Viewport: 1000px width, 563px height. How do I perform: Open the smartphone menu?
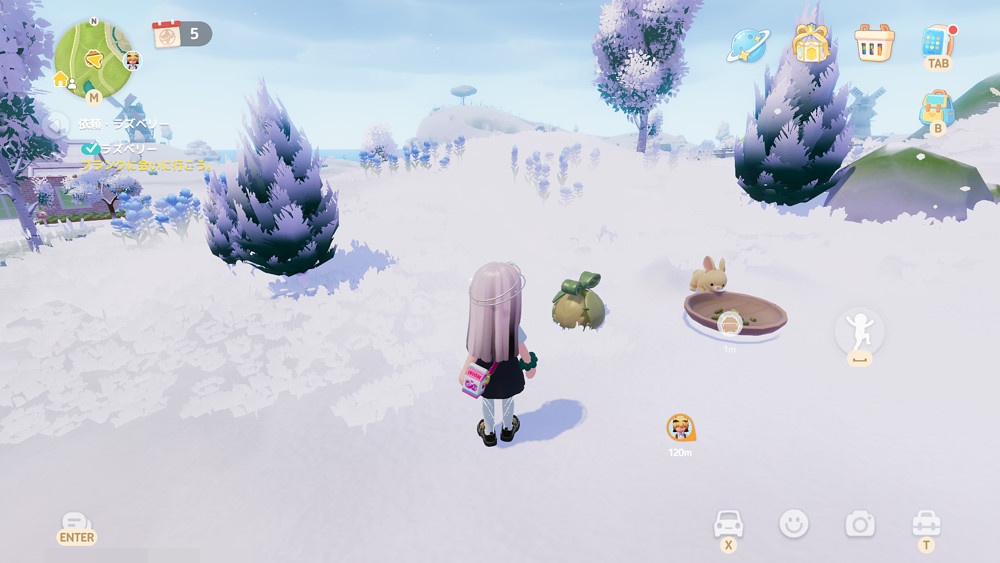pyautogui.click(x=937, y=42)
